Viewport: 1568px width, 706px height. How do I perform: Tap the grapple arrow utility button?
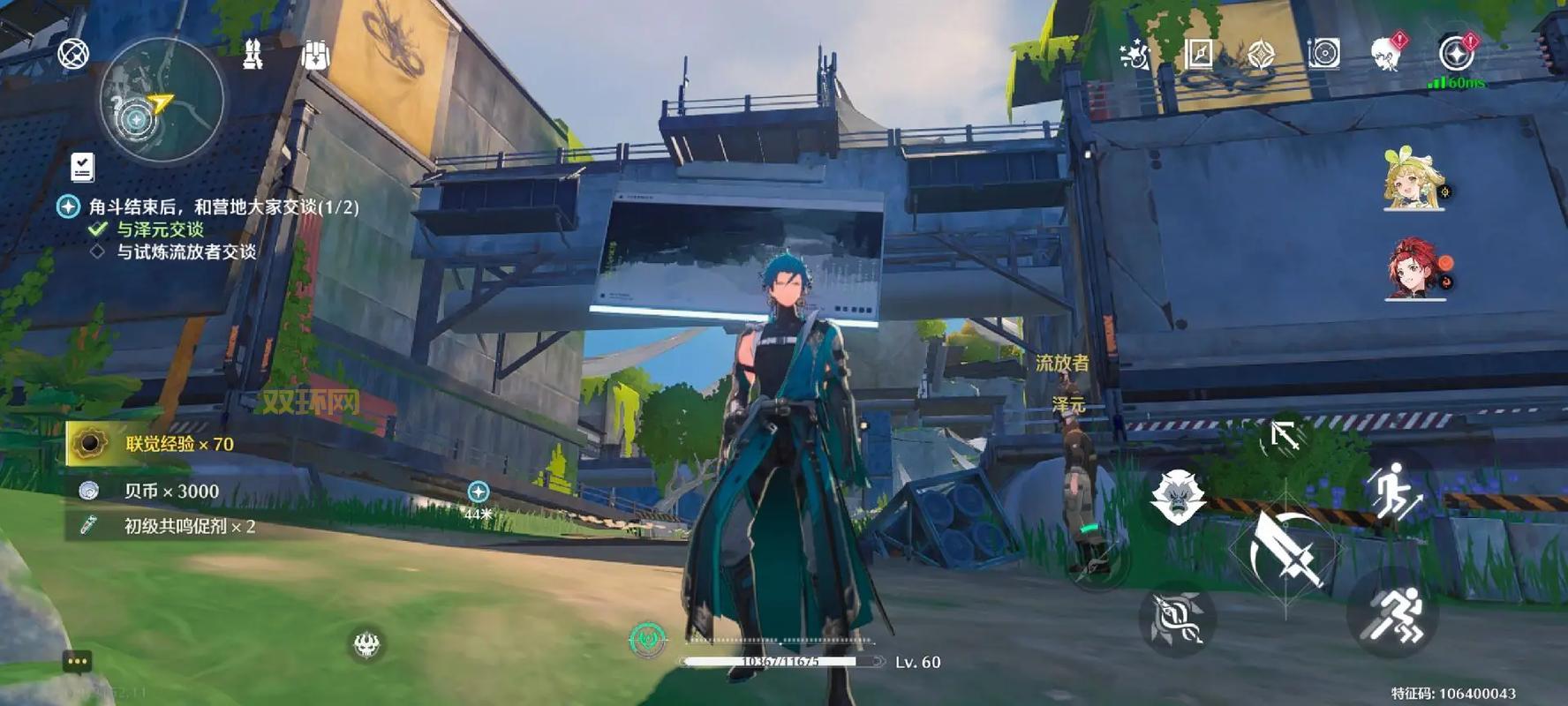[x=1285, y=436]
